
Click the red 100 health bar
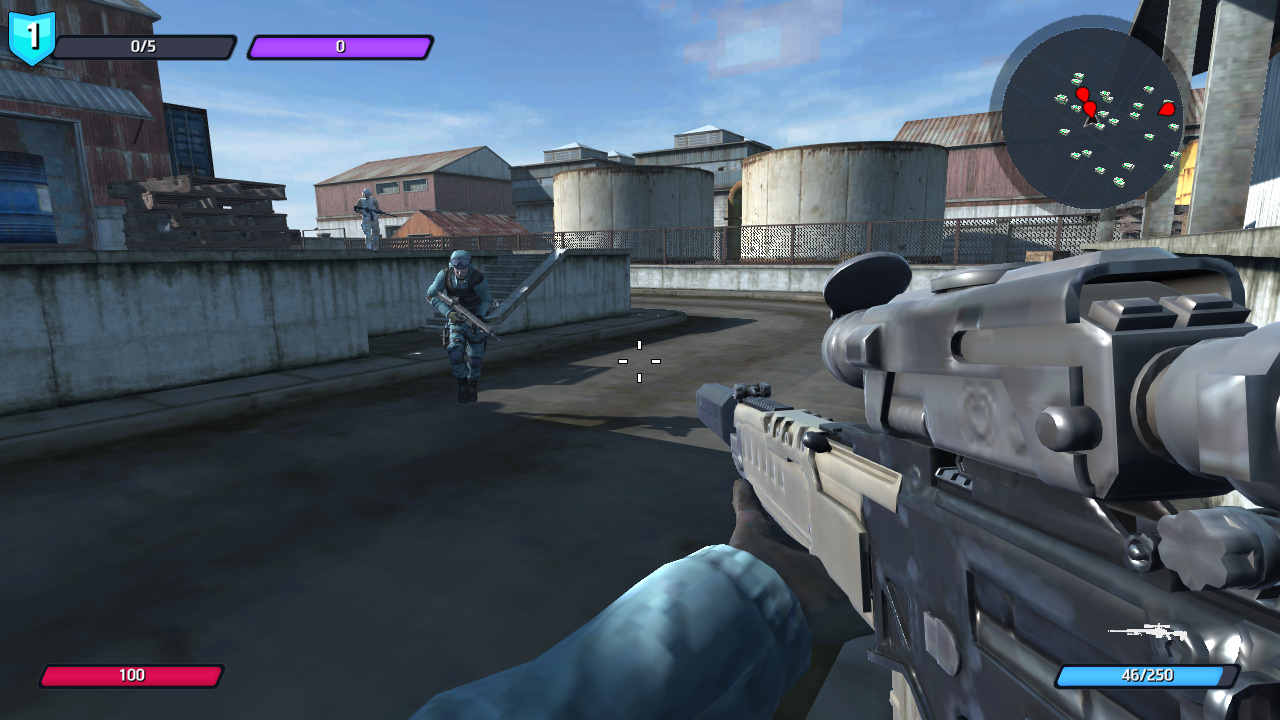coord(135,675)
